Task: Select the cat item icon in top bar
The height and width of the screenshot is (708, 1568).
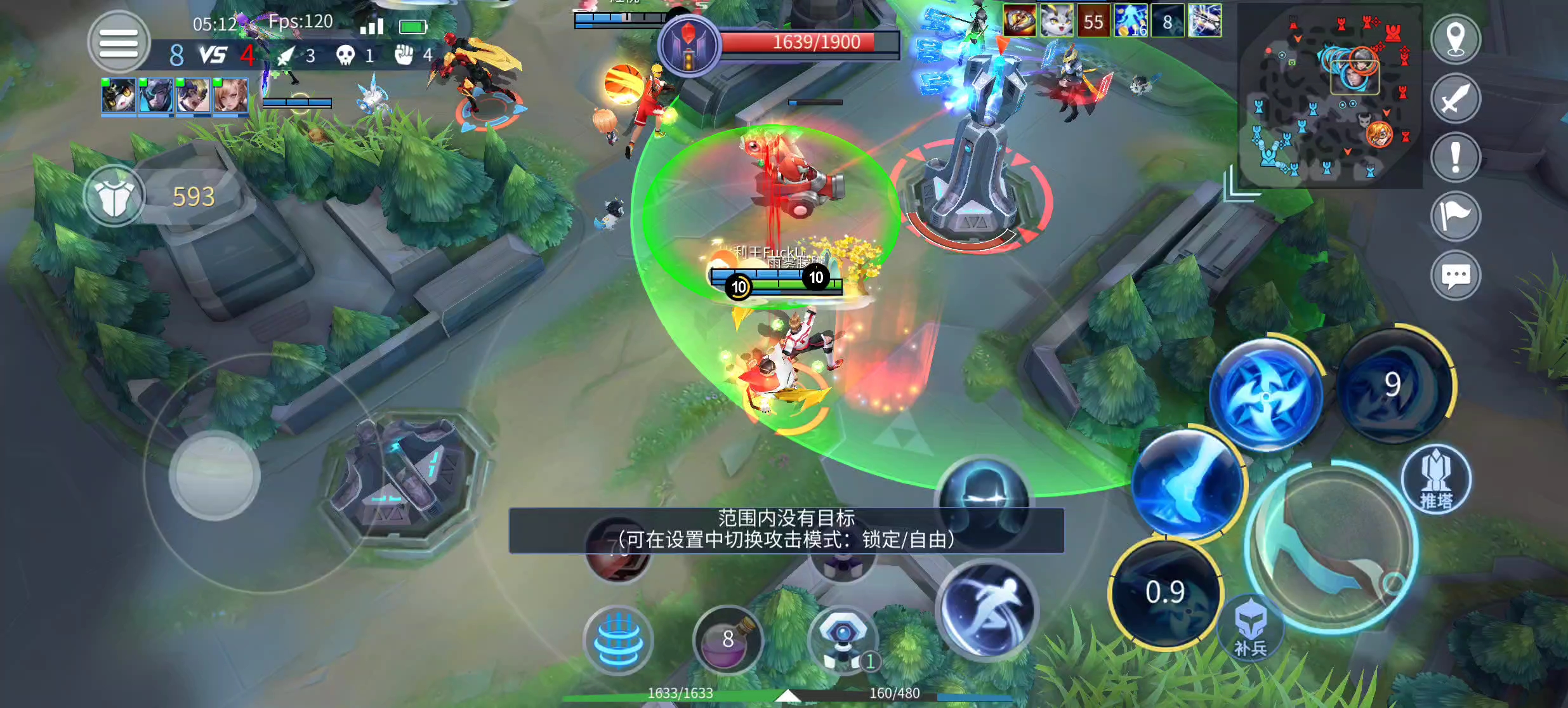Action: [x=1056, y=21]
